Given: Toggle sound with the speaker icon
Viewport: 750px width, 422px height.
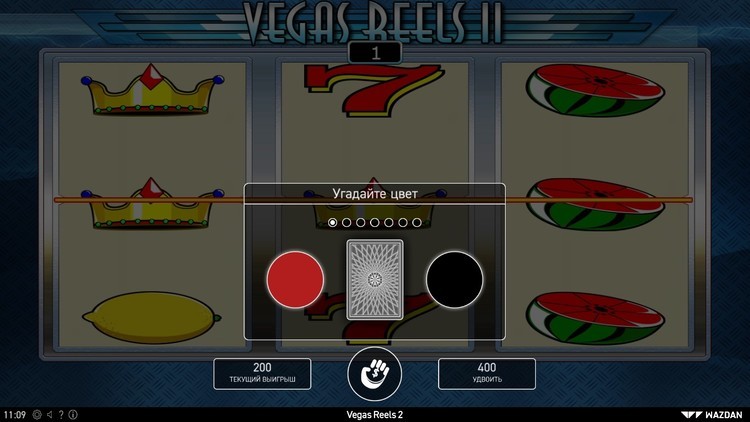Looking at the screenshot, I should tap(50, 414).
